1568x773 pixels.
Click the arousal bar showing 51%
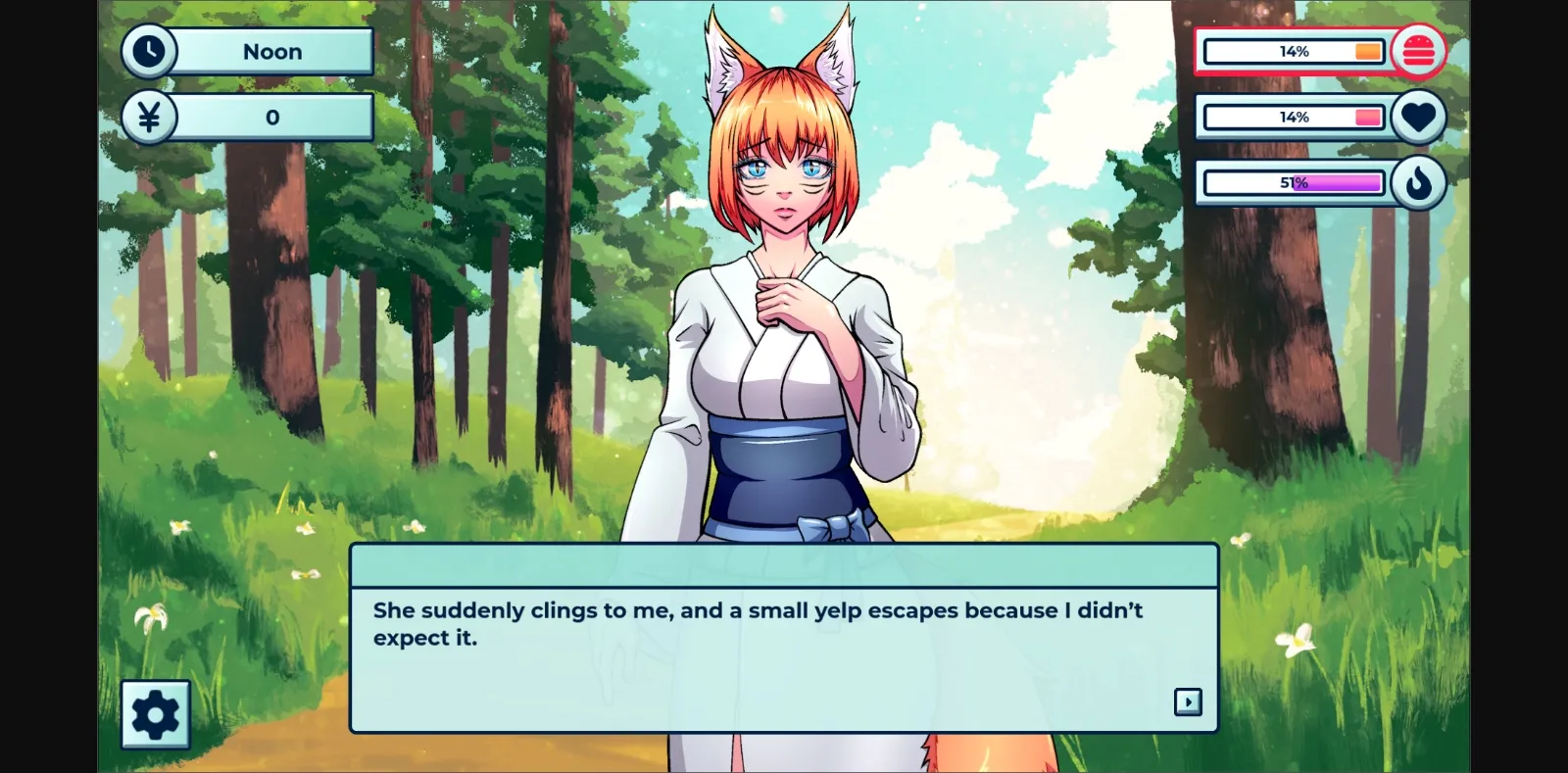(x=1292, y=182)
